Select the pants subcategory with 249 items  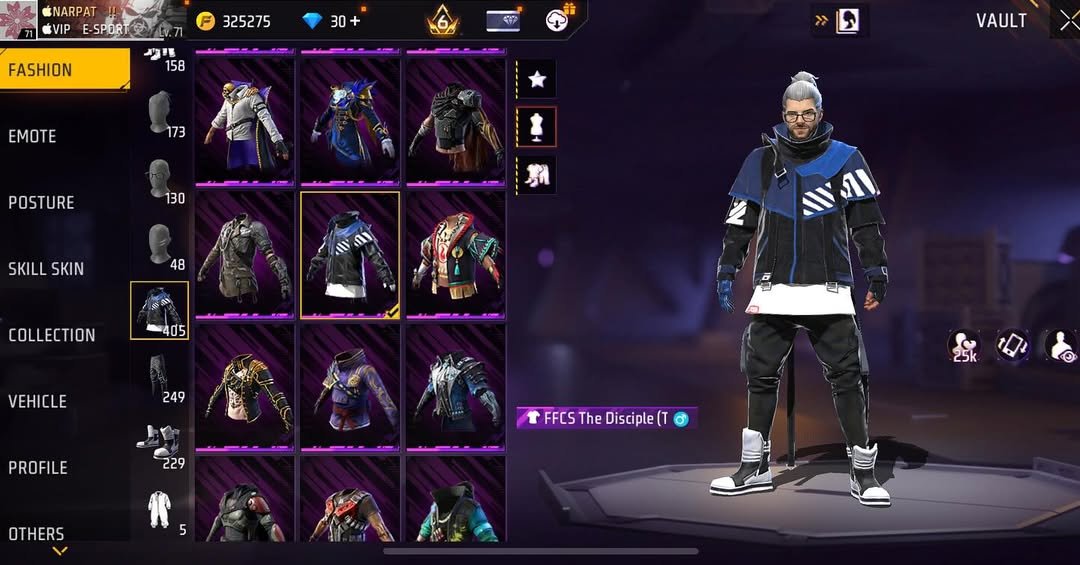point(160,377)
